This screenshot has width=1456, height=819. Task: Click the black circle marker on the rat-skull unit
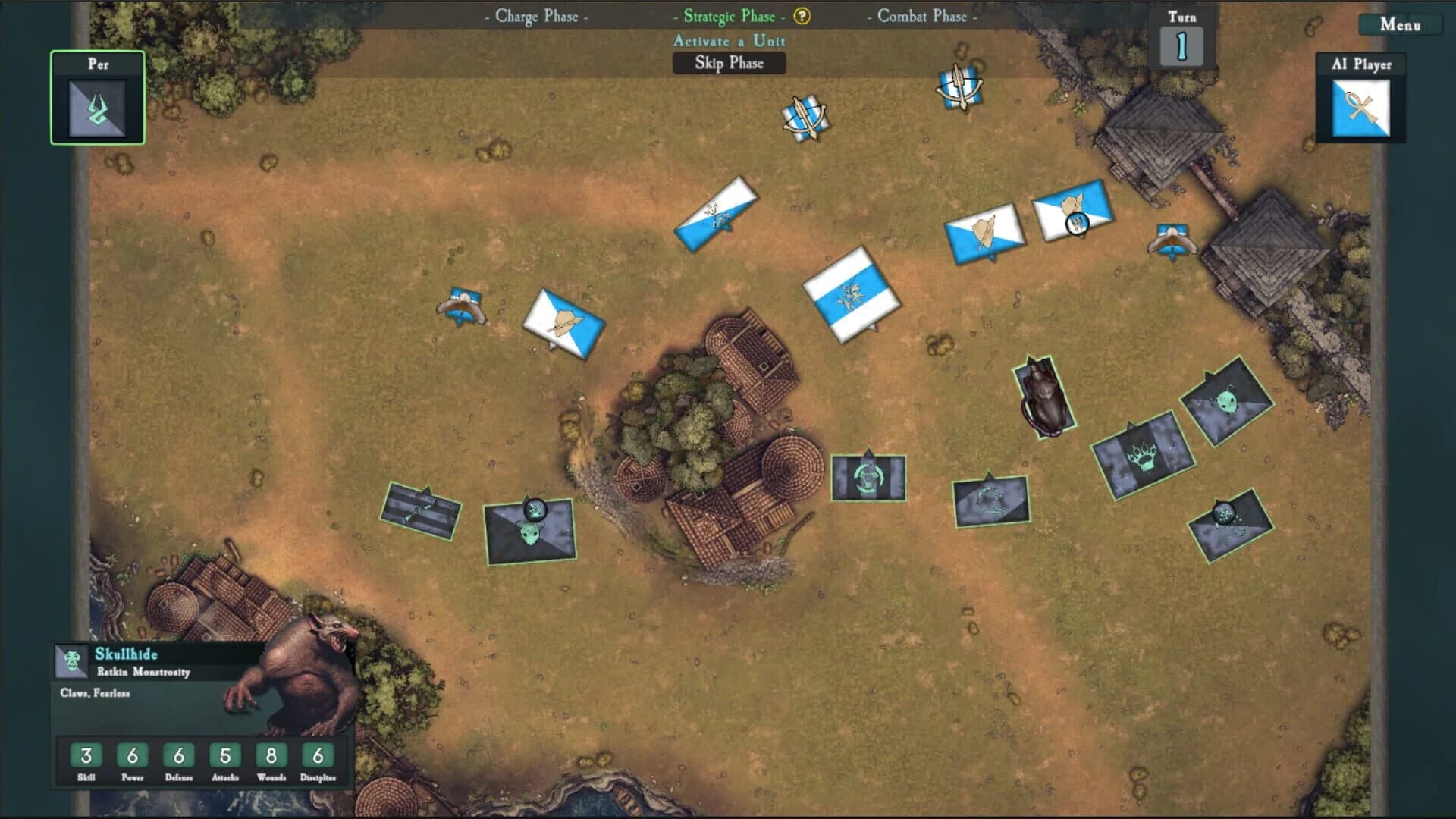tap(535, 508)
